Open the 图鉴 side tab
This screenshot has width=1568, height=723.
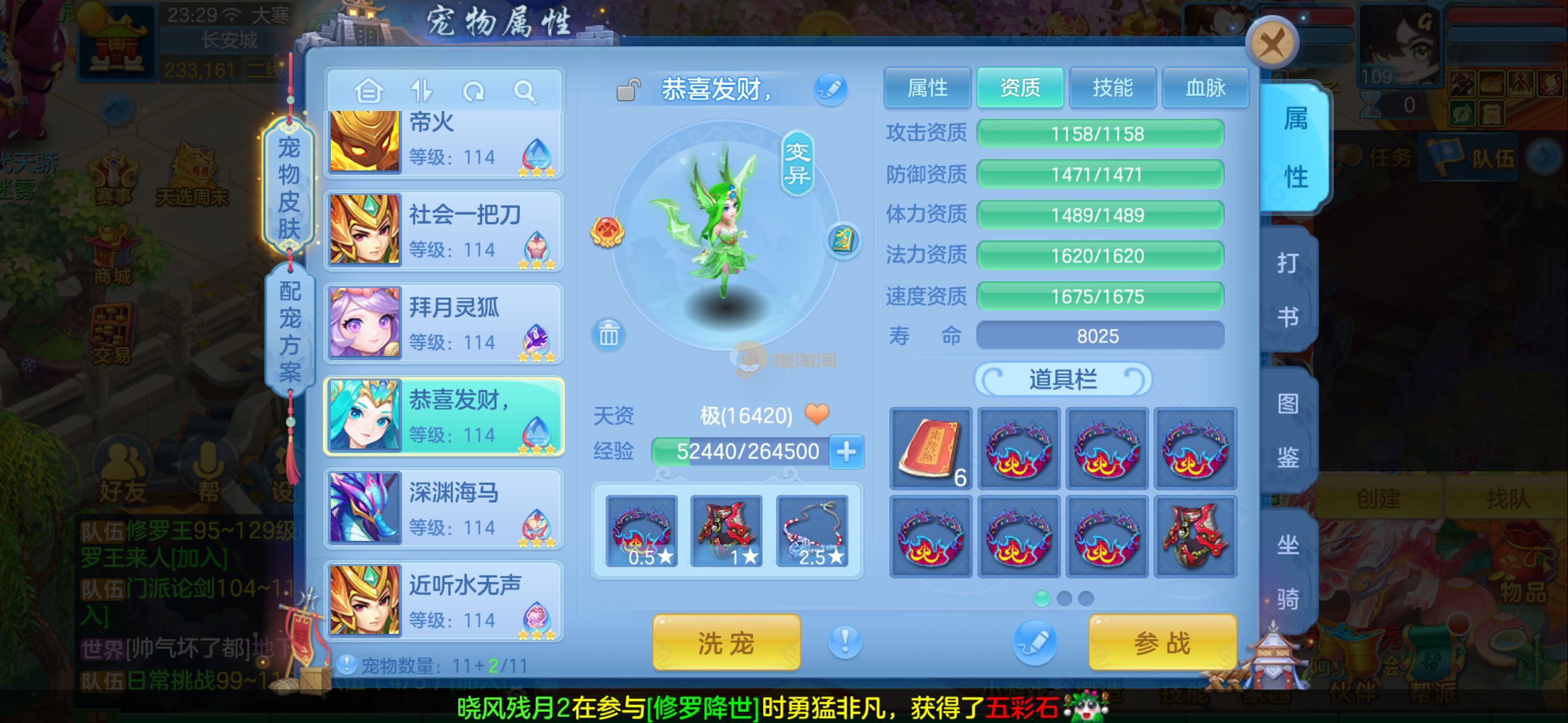coord(1288,430)
